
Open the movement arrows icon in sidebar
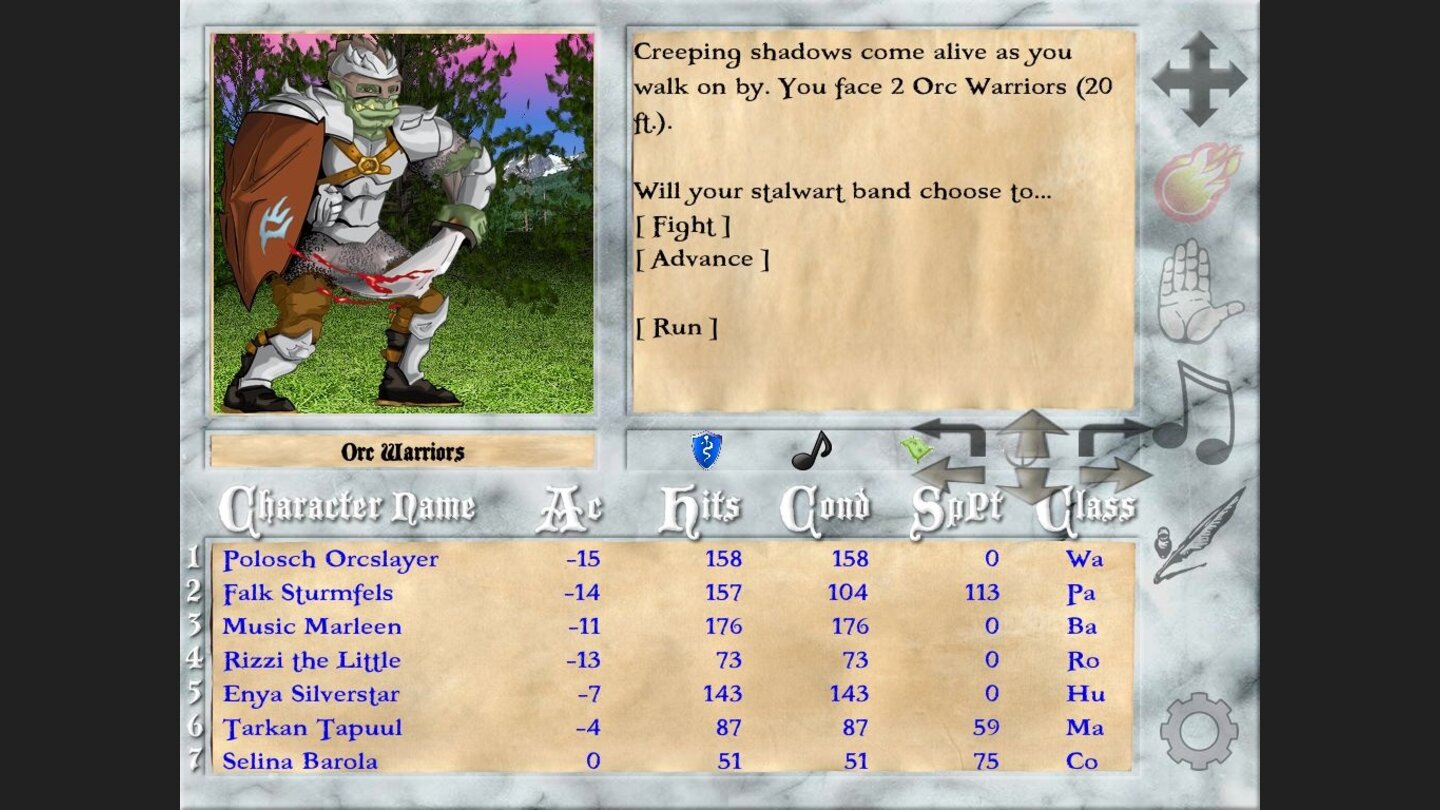click(x=1201, y=80)
